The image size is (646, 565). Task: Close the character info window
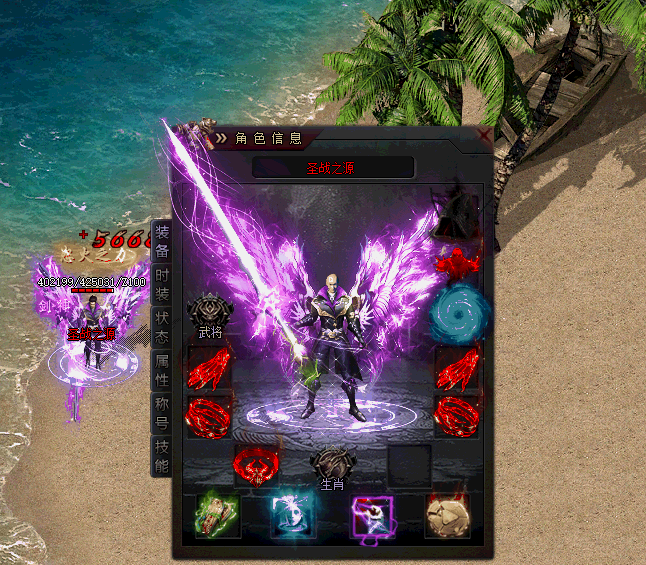(484, 134)
